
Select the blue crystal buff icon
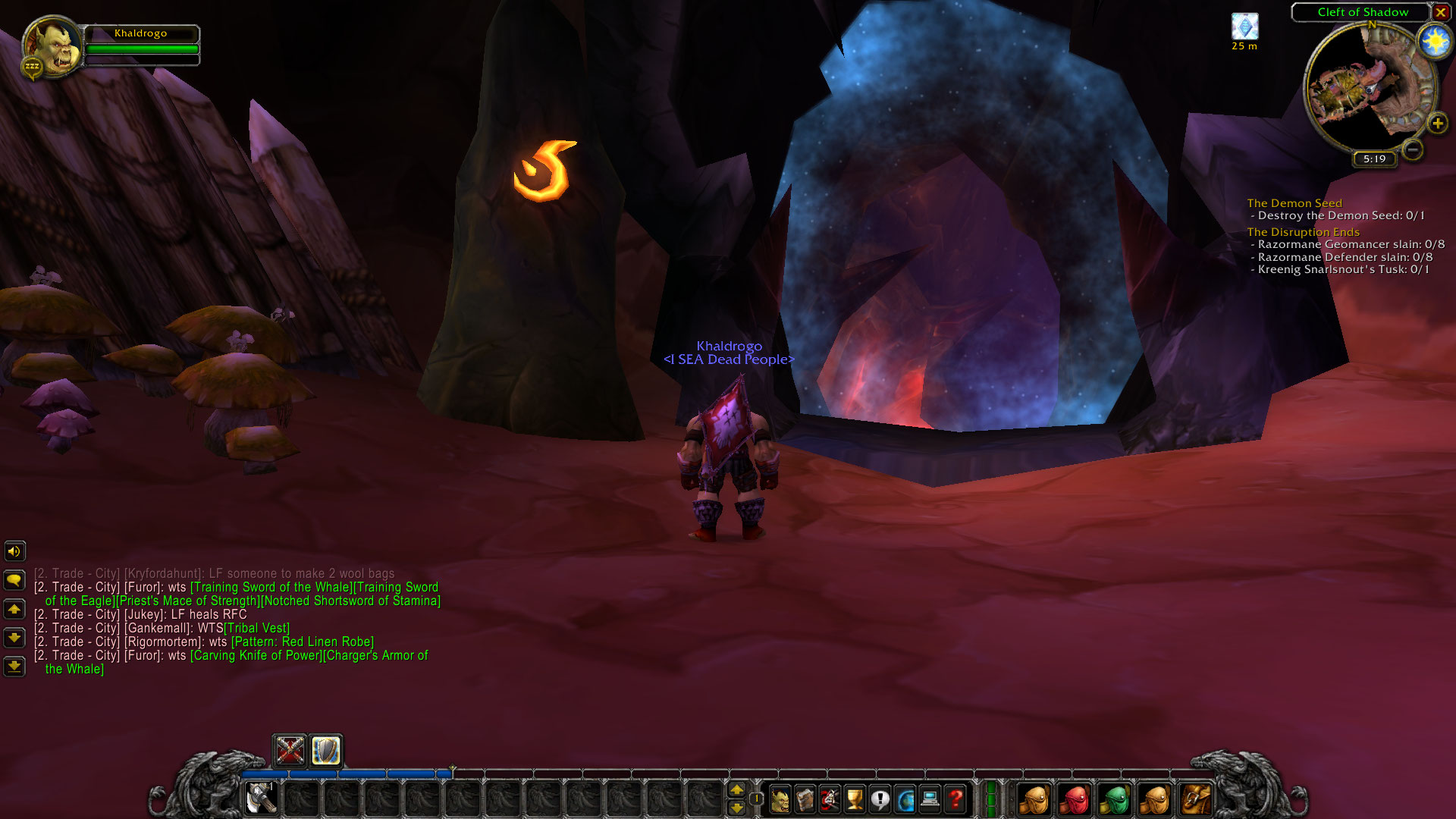[x=1244, y=27]
